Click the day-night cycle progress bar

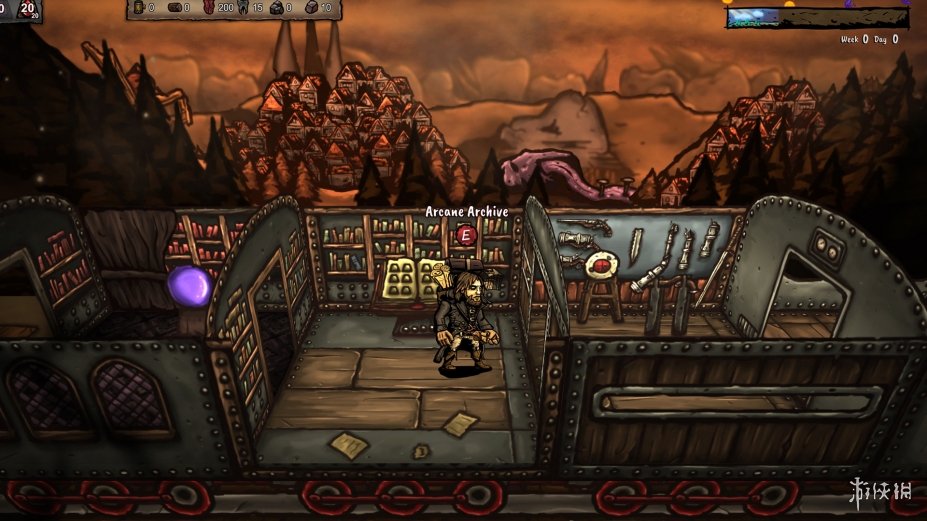point(817,17)
